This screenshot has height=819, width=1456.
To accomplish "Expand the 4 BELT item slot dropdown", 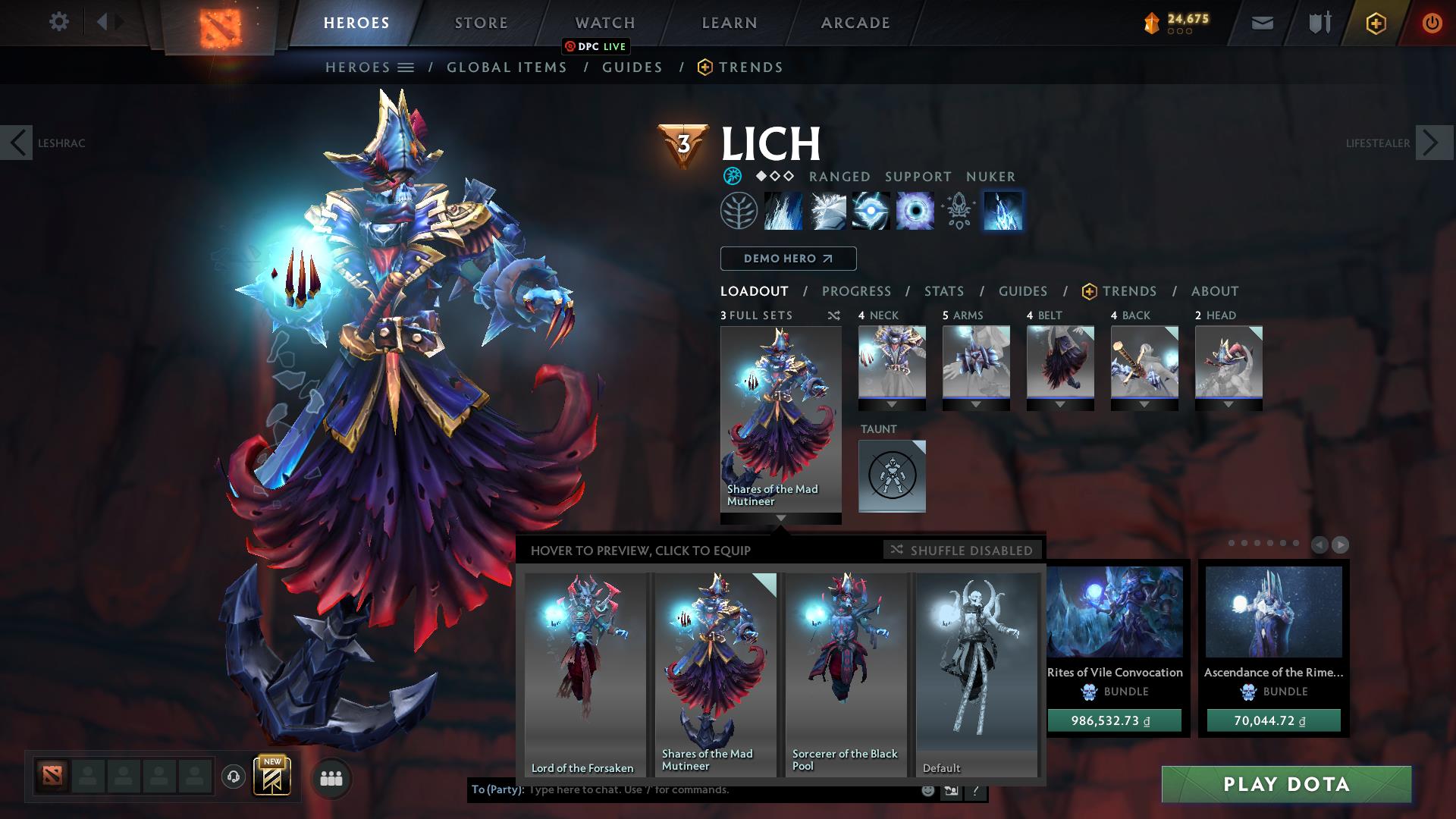I will (x=1061, y=405).
